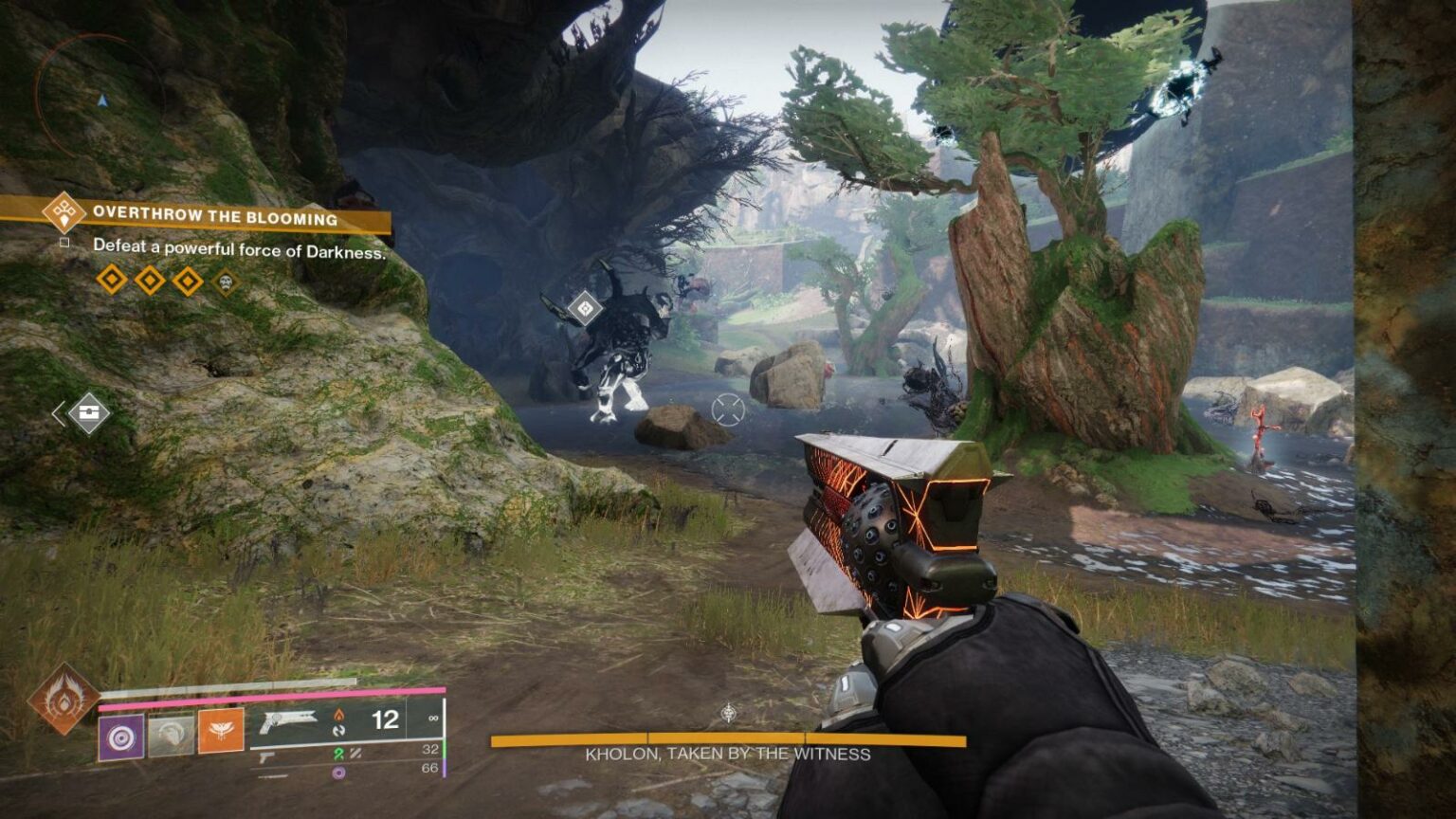Select the chest waypoint marker on the left
1456x819 pixels.
[87, 411]
